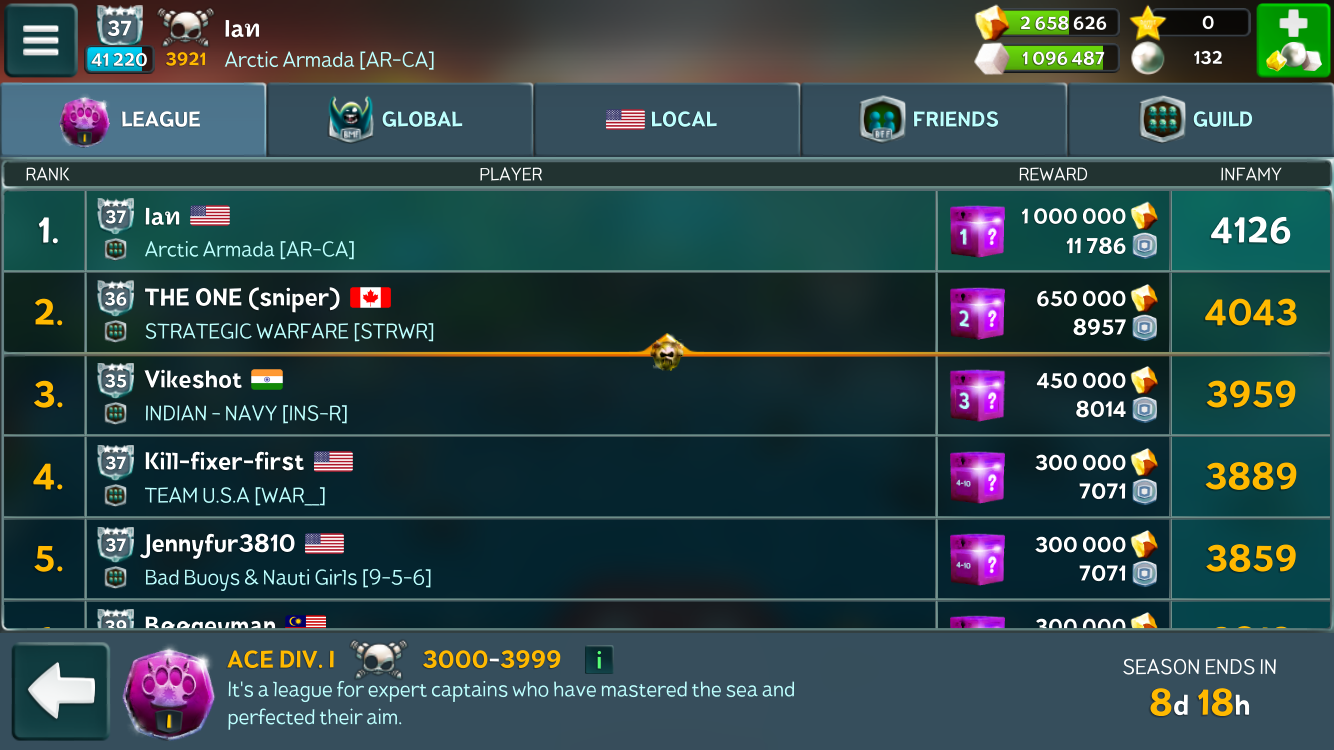This screenshot has height=750, width=1334.
Task: Open the Local leaderboard tab
Action: 666,120
